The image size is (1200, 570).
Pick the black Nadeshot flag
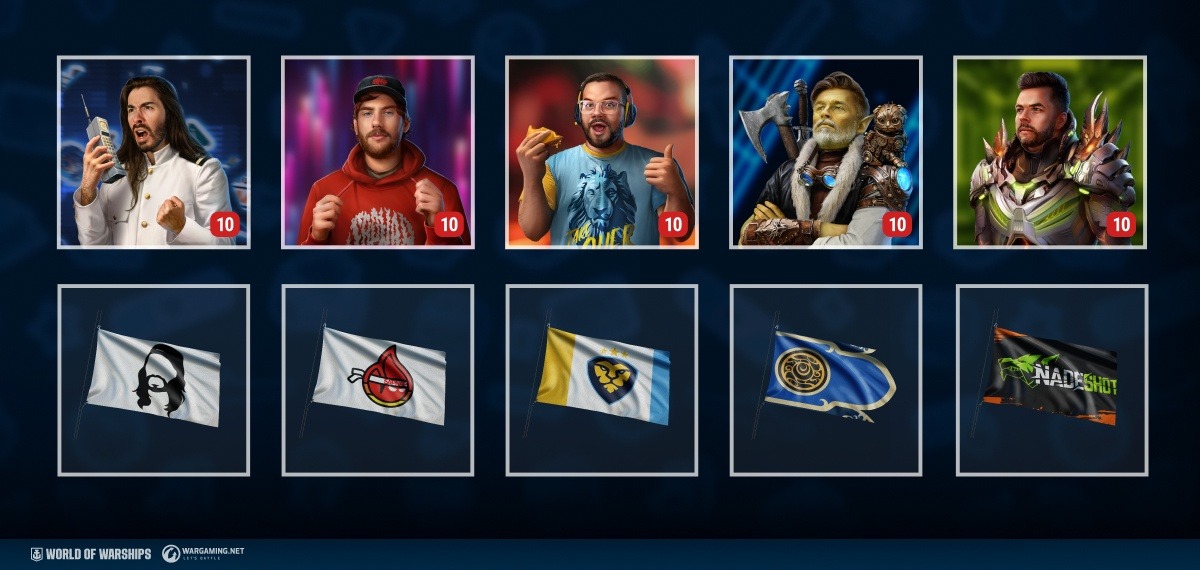coord(1052,380)
